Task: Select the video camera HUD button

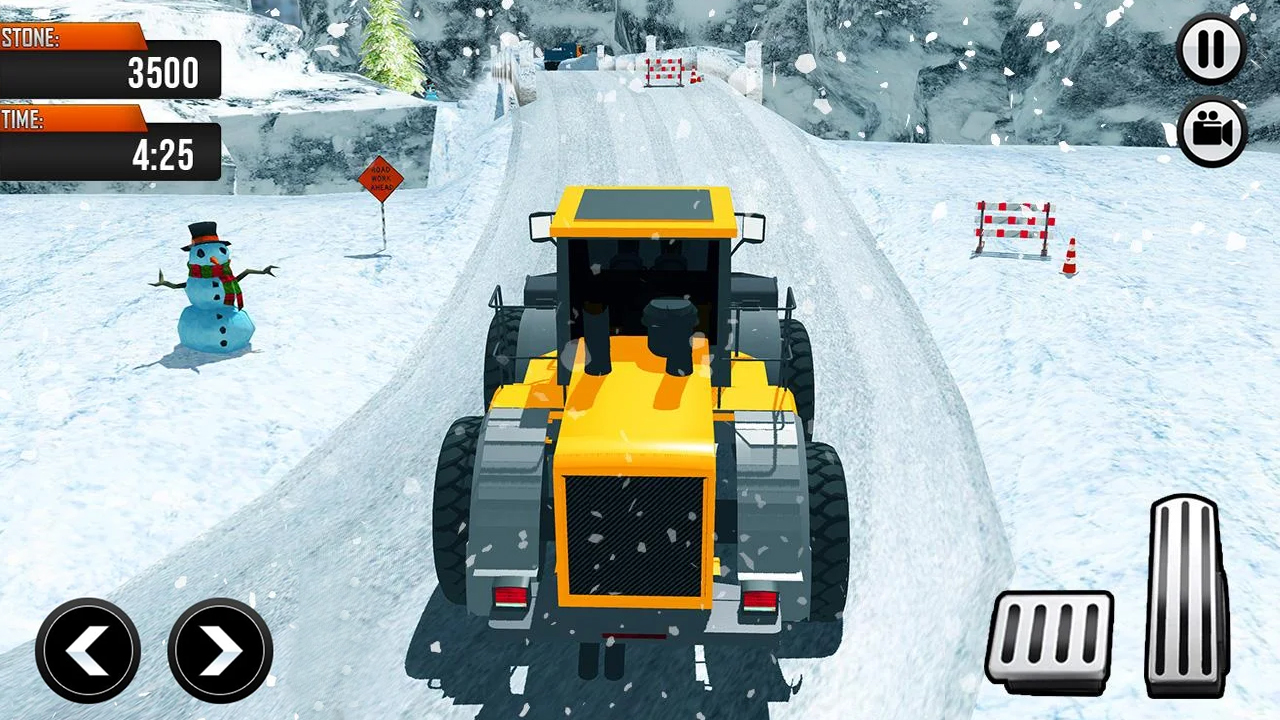Action: [1211, 131]
